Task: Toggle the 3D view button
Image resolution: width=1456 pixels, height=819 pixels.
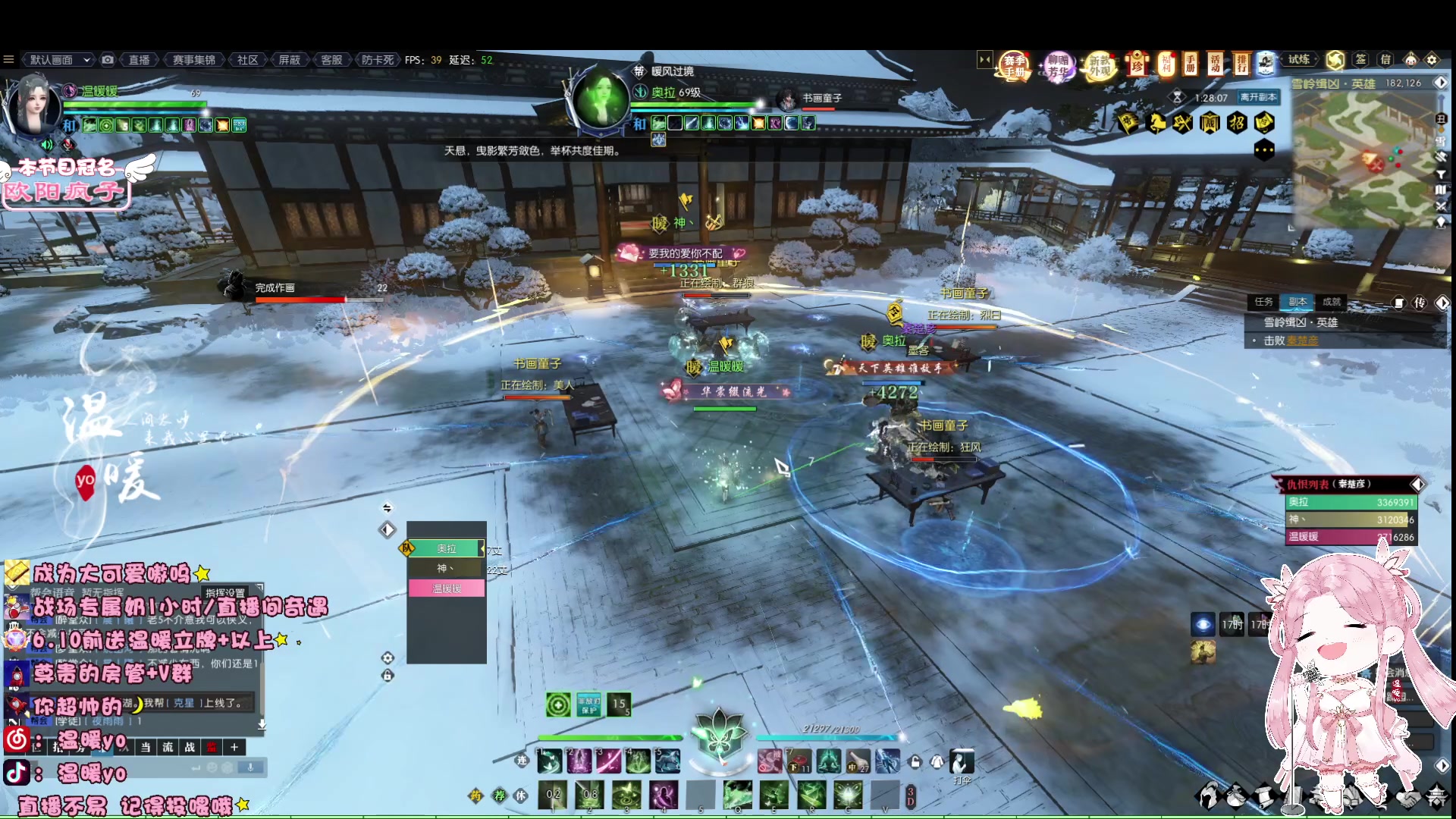Action: click(911, 796)
